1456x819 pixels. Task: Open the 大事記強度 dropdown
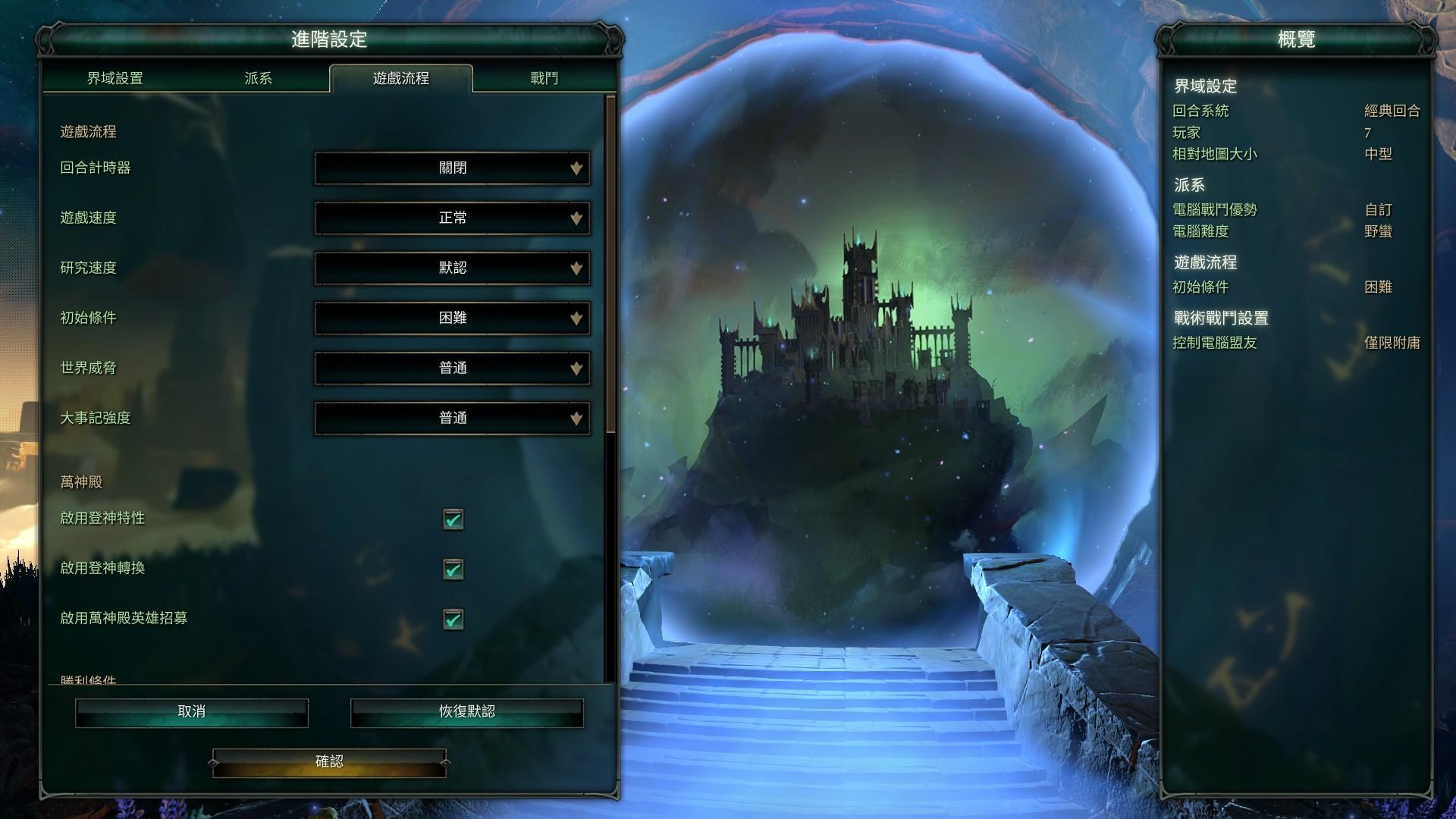coord(453,418)
